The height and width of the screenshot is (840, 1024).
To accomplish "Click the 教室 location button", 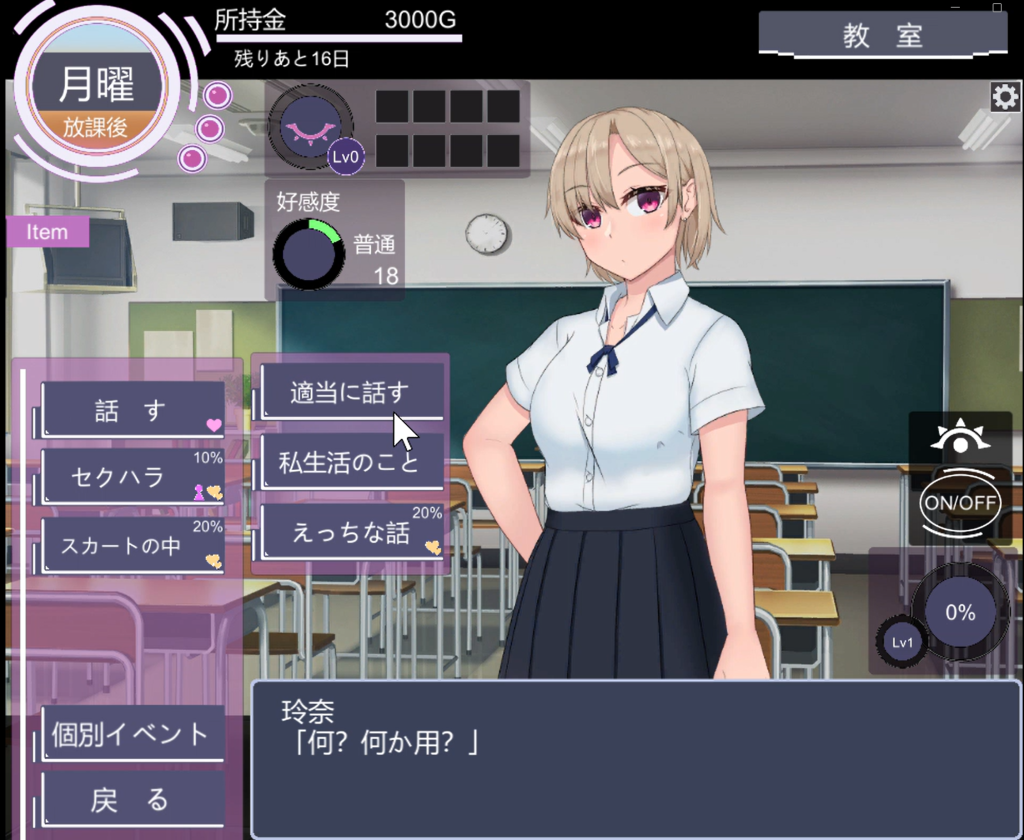I will 882,36.
